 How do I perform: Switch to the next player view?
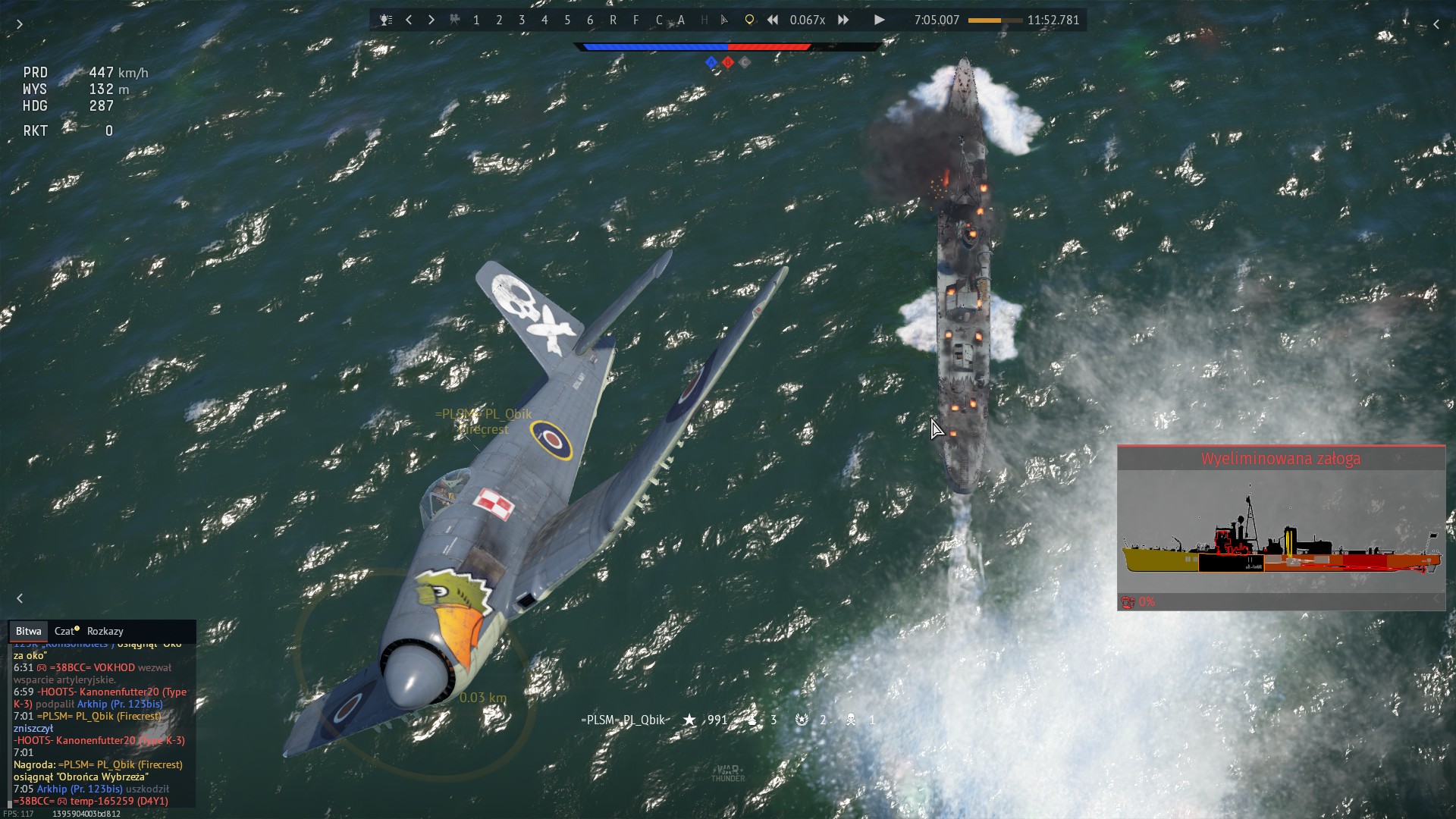click(x=431, y=20)
